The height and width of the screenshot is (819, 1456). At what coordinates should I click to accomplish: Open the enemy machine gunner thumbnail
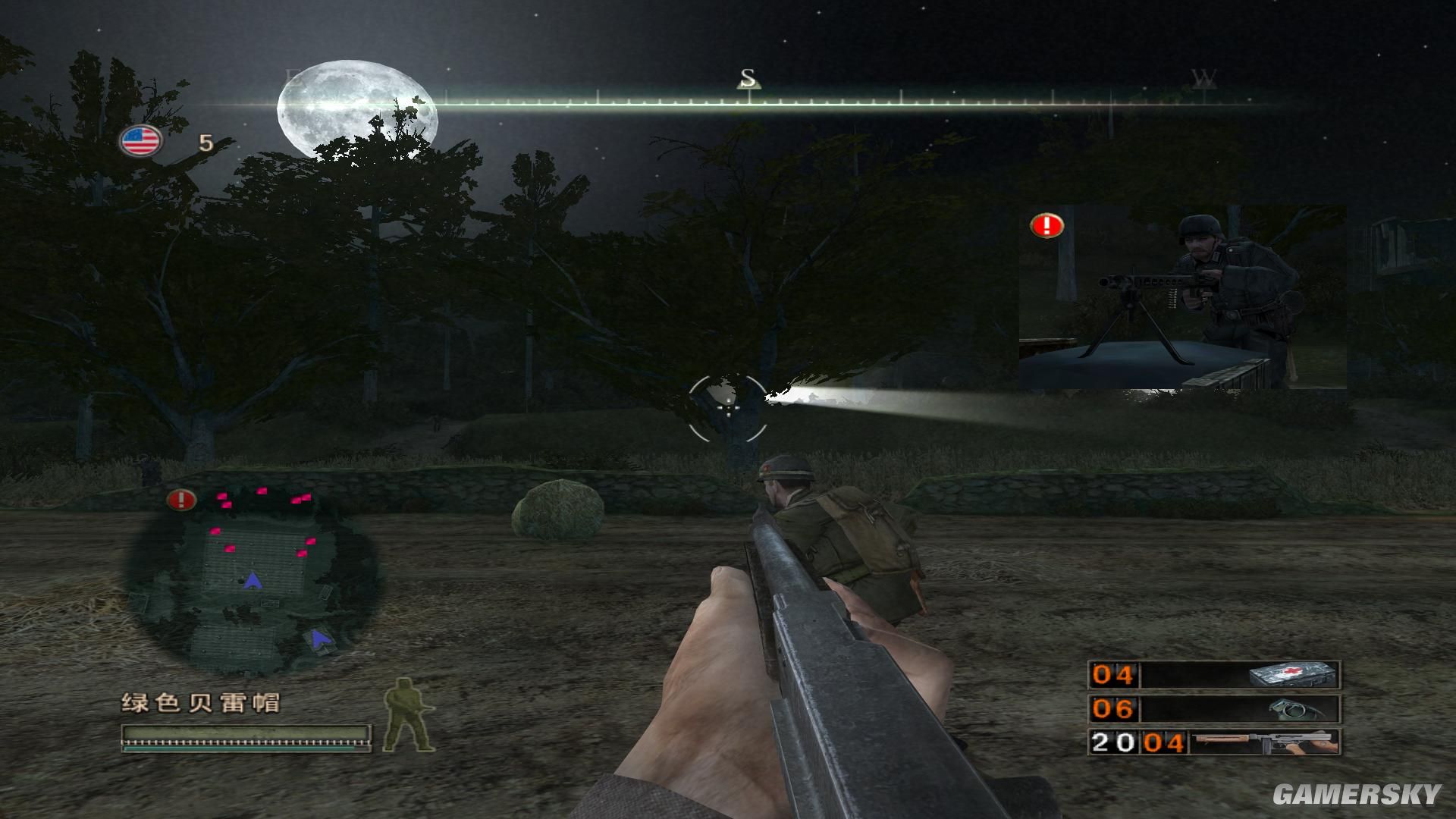(1183, 297)
